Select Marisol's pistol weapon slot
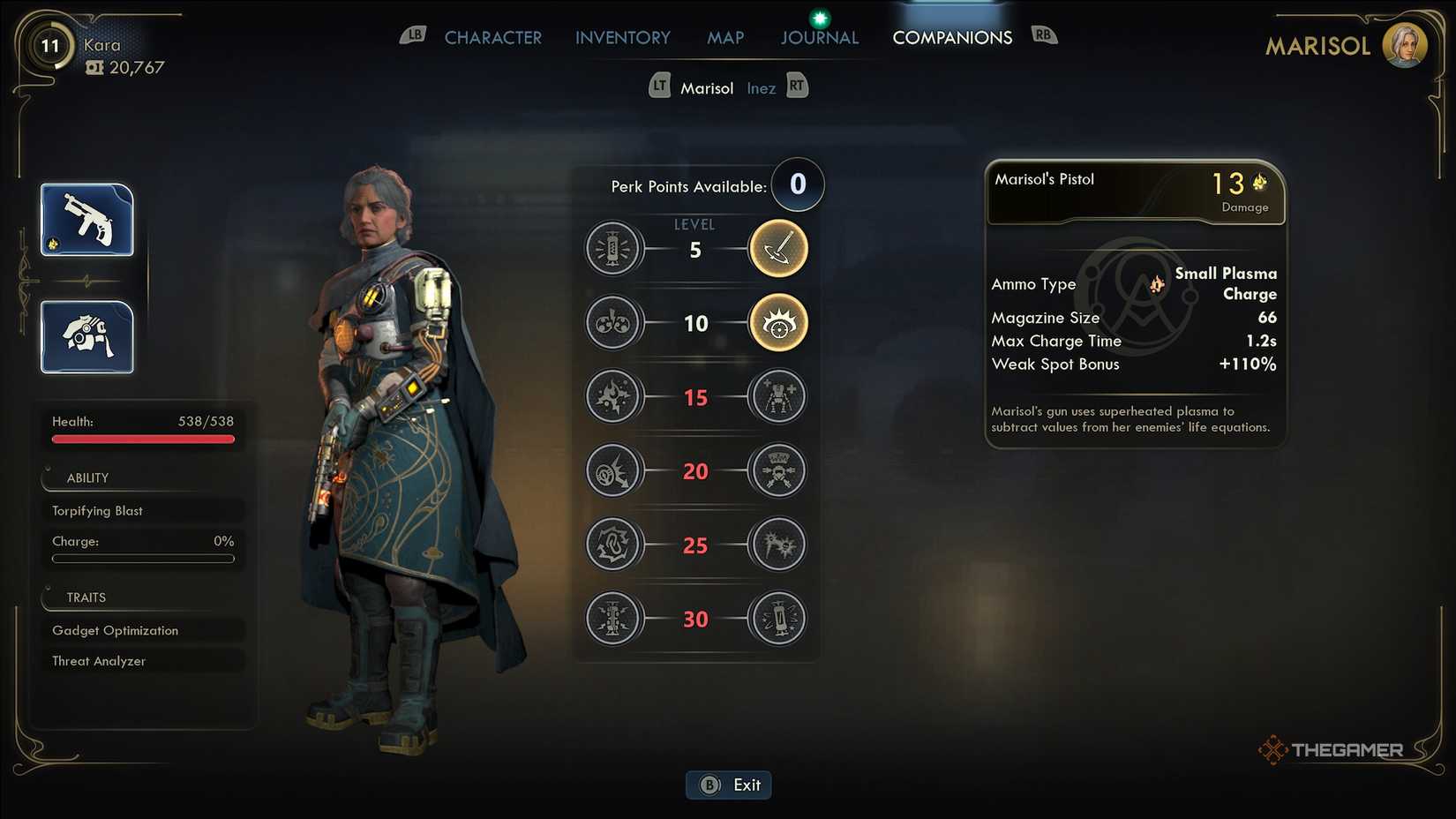Image resolution: width=1456 pixels, height=819 pixels. (87, 220)
